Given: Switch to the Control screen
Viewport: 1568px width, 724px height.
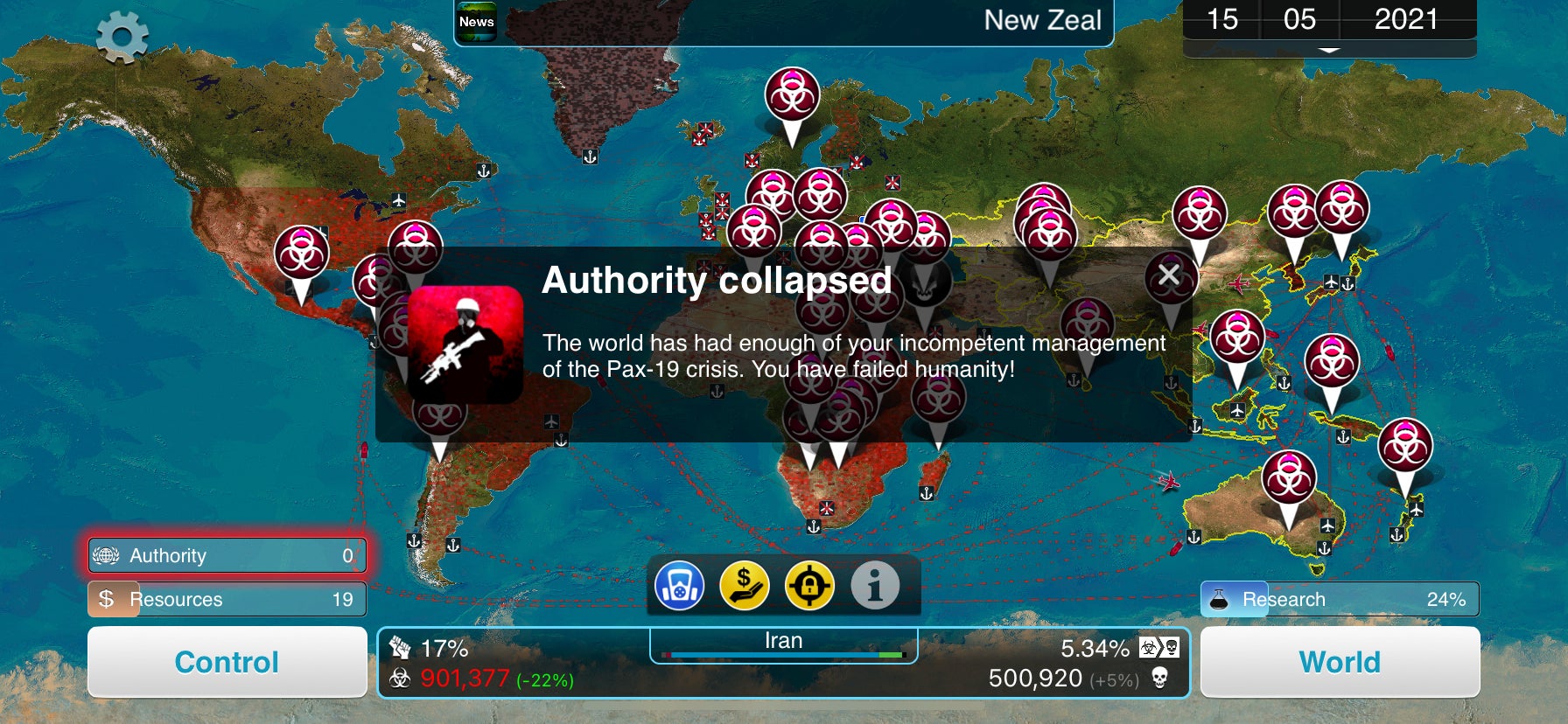Looking at the screenshot, I should [226, 662].
